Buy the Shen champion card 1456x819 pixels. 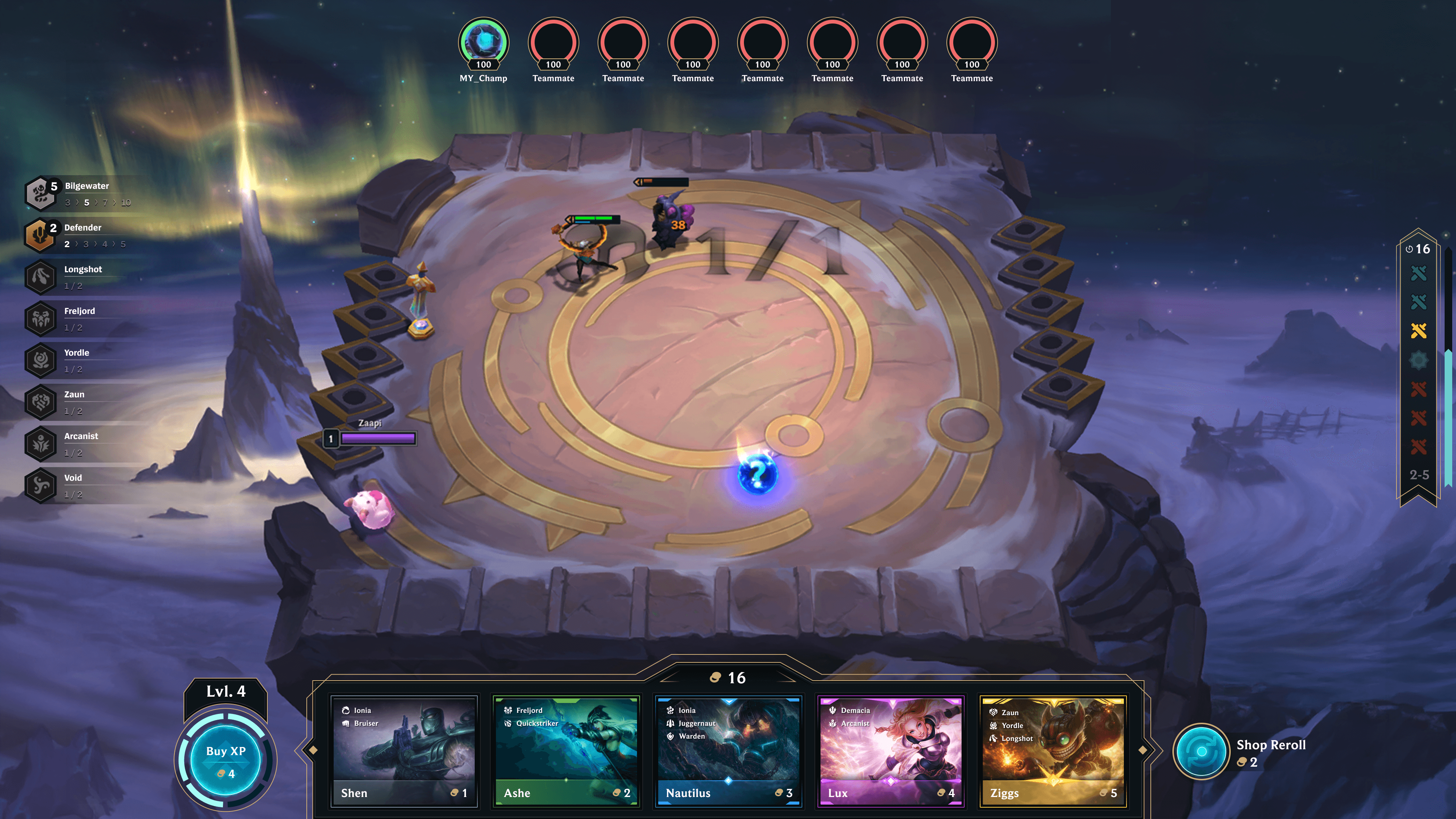(403, 751)
